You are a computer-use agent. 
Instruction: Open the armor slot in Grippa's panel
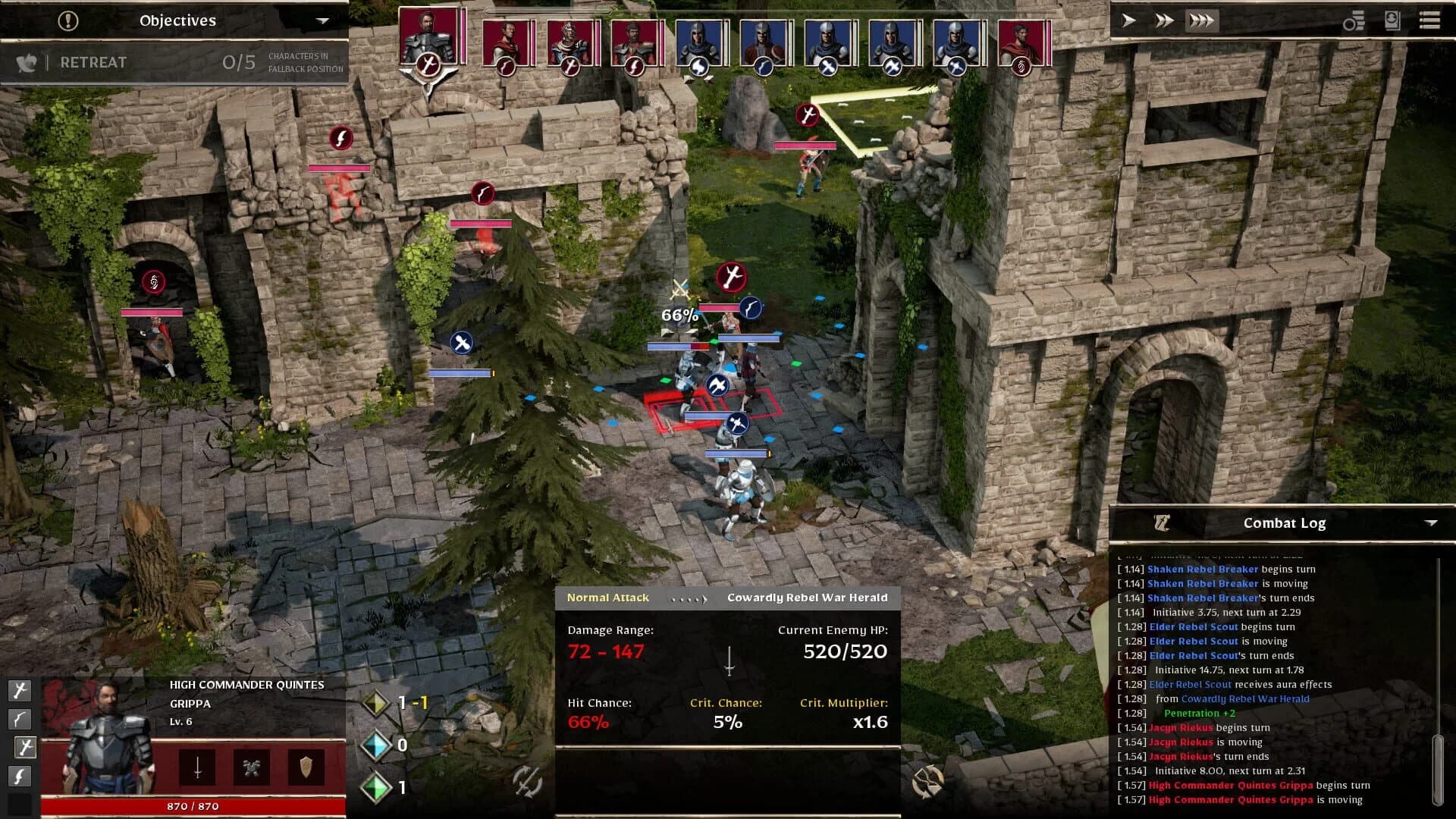point(250,767)
